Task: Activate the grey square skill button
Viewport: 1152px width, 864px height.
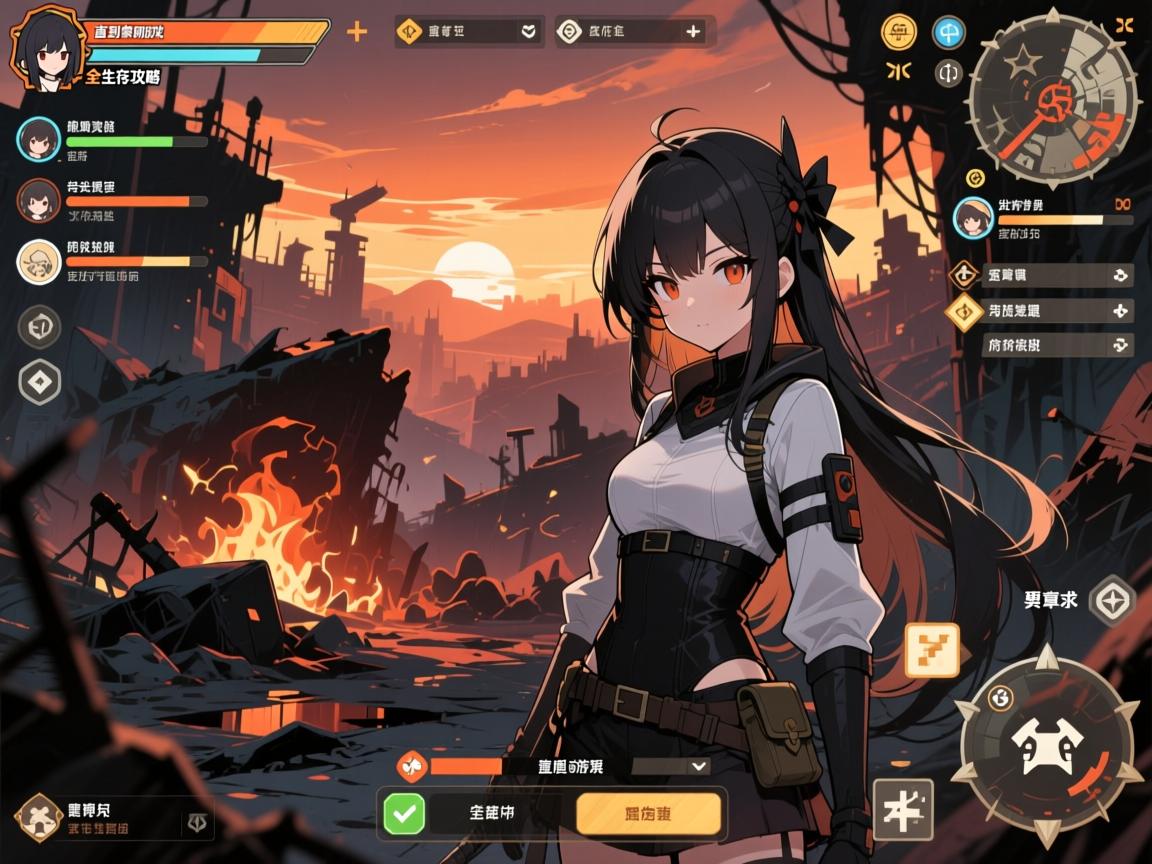Action: click(902, 809)
